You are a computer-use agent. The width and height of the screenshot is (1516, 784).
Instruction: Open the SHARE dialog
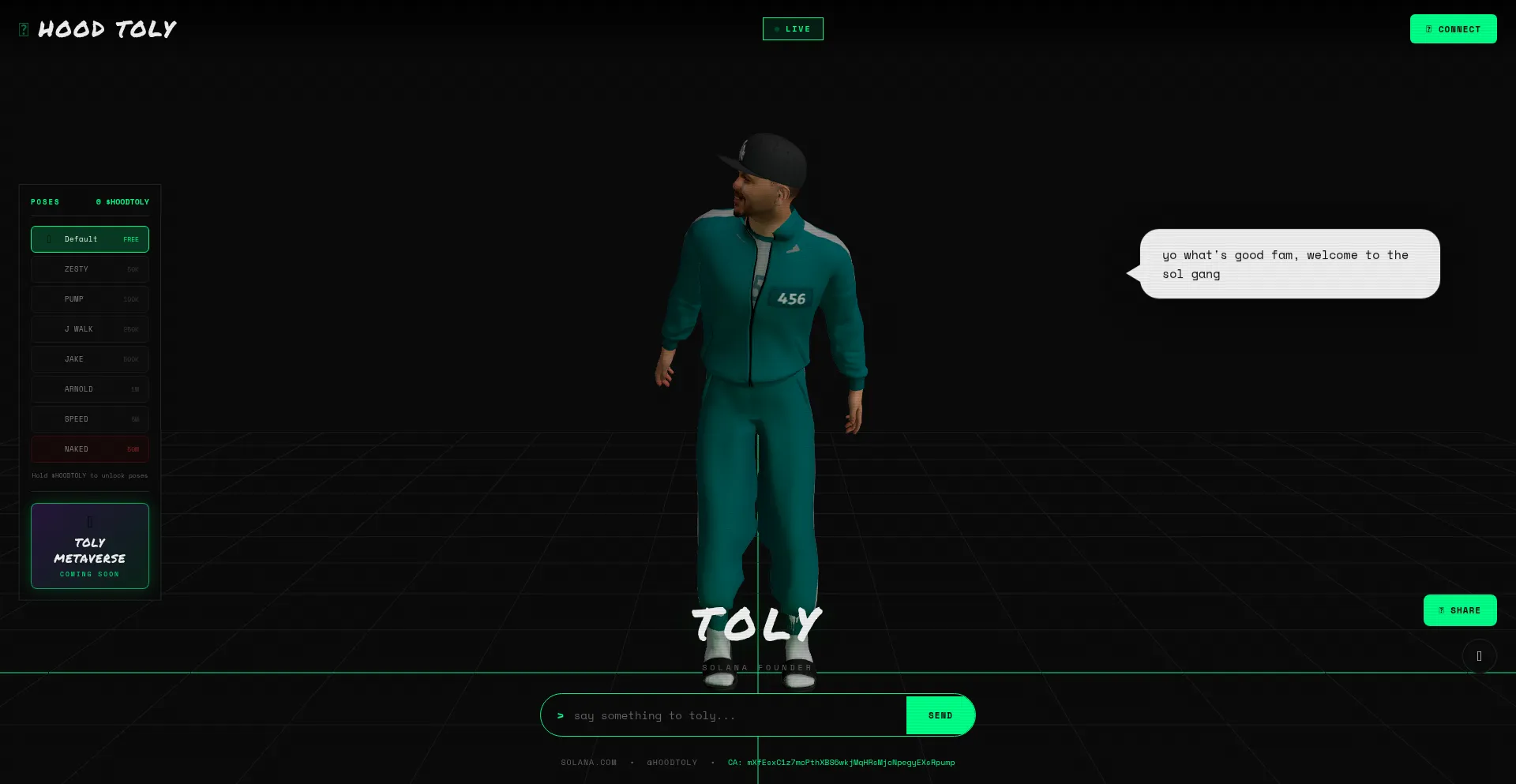tap(1460, 610)
